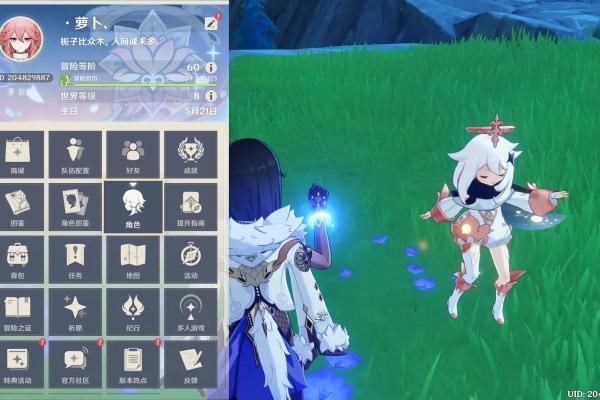Image resolution: width=600 pixels, height=400 pixels.
Task: Open 纪行 battle pass
Action: click(133, 310)
